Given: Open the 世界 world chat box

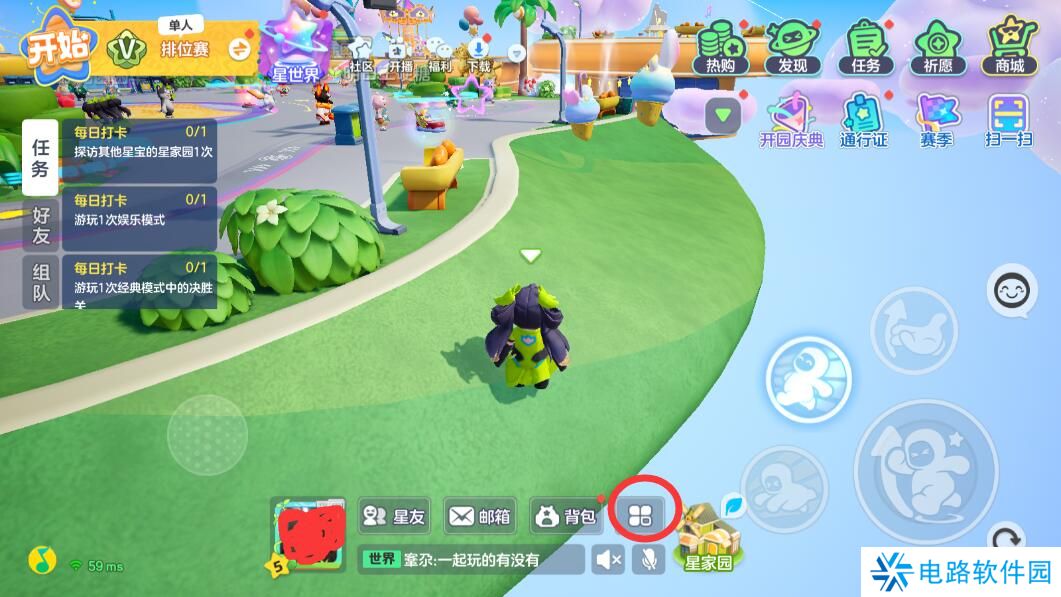Looking at the screenshot, I should [470, 560].
